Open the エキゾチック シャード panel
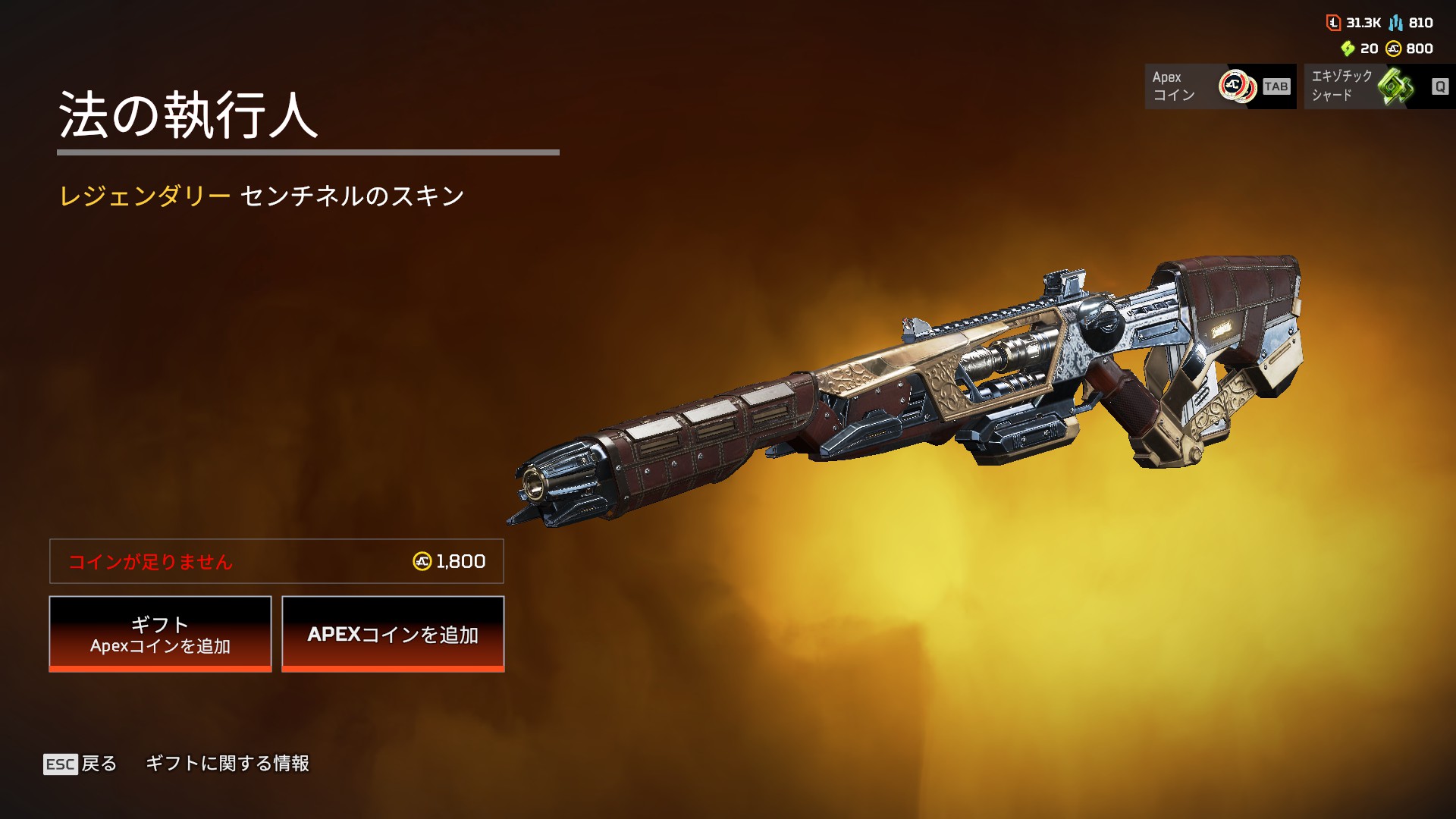Screen dimensions: 1456x819 pyautogui.click(x=1379, y=86)
